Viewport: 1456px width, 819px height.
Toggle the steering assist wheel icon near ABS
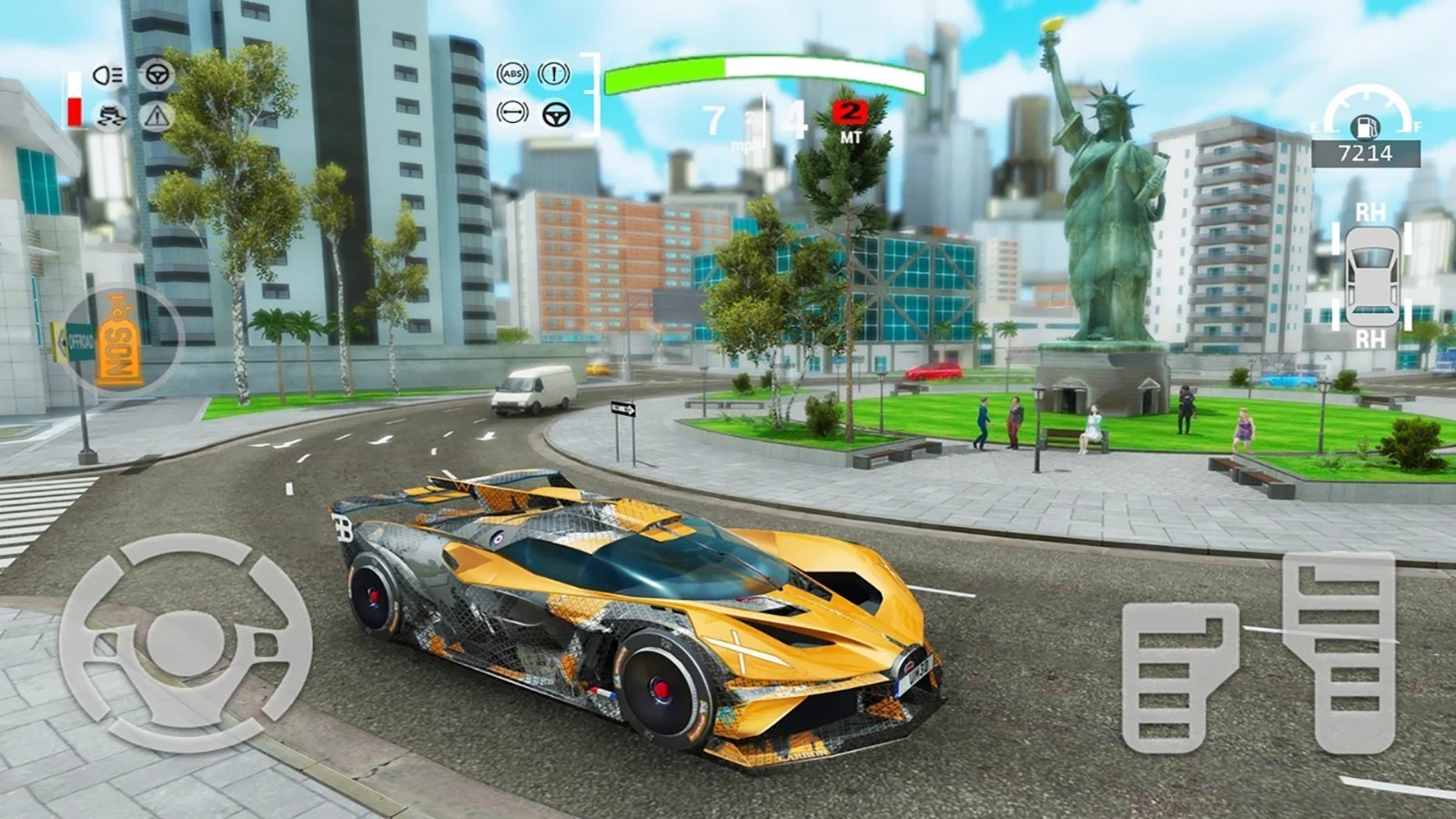pyautogui.click(x=556, y=115)
